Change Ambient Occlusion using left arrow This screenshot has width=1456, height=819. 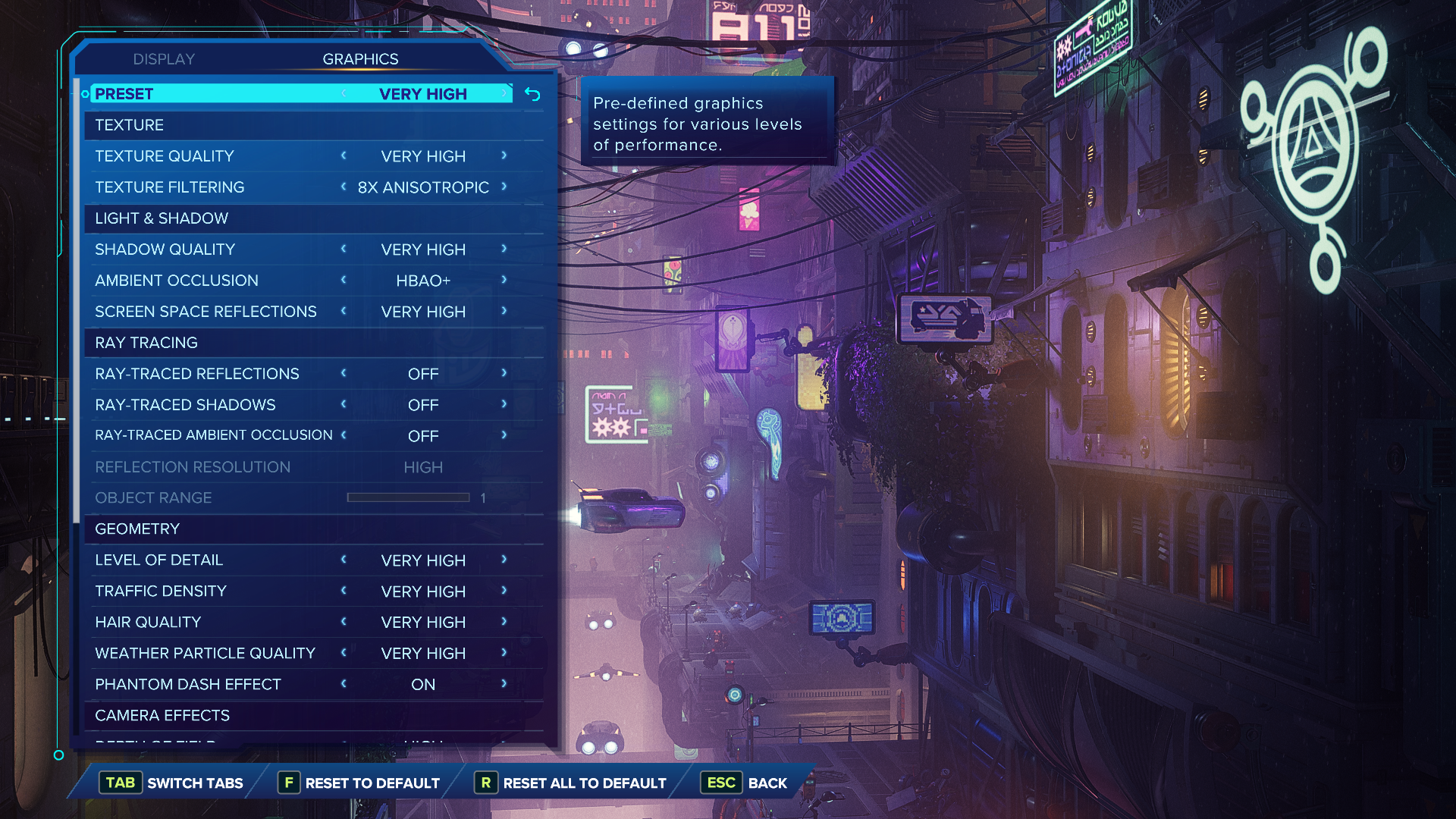coord(344,280)
